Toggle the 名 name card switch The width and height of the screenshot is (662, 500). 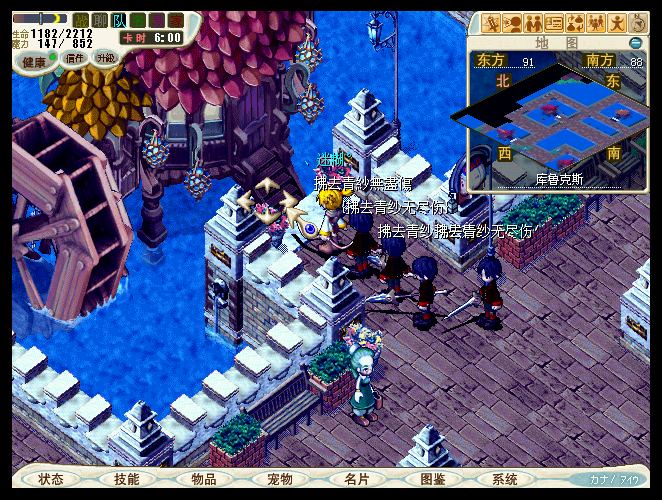[138, 20]
